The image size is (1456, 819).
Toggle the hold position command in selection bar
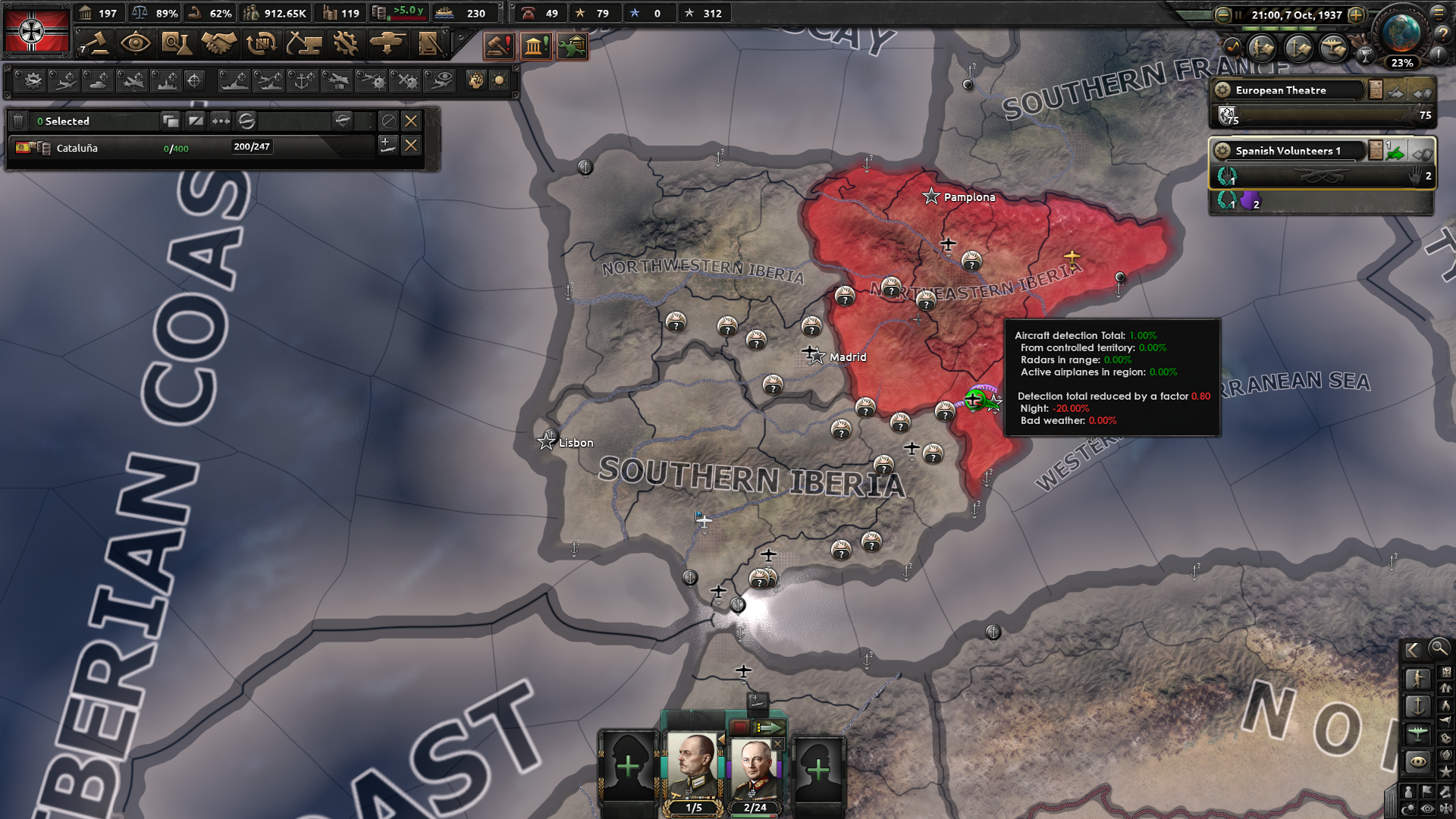click(388, 121)
